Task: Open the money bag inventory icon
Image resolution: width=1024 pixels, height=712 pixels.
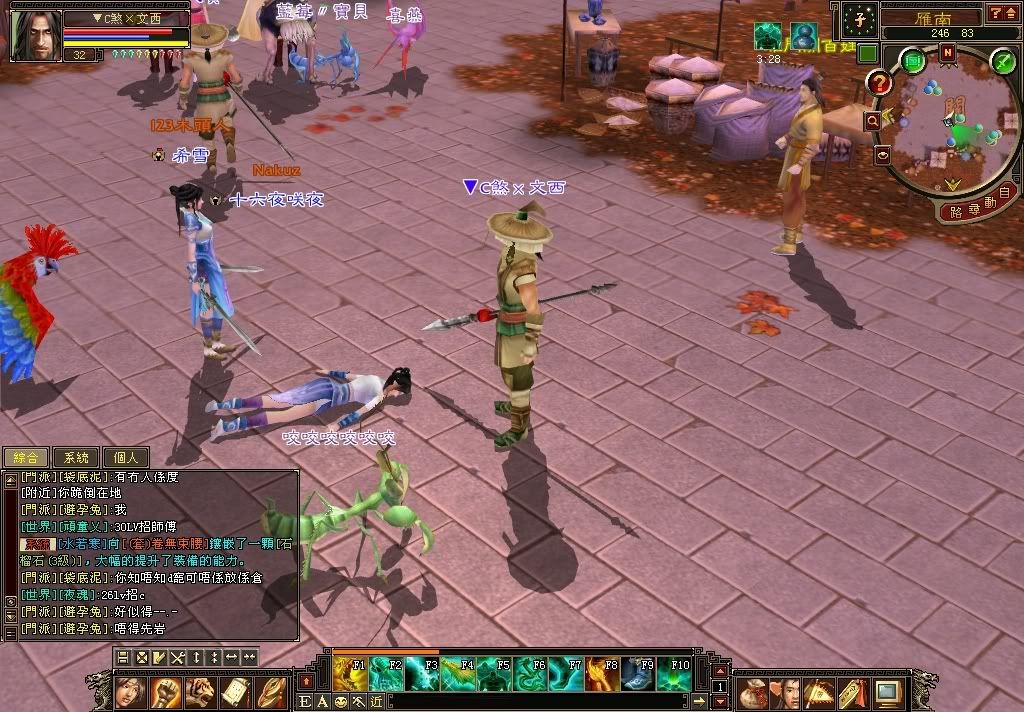Action: pyautogui.click(x=754, y=691)
